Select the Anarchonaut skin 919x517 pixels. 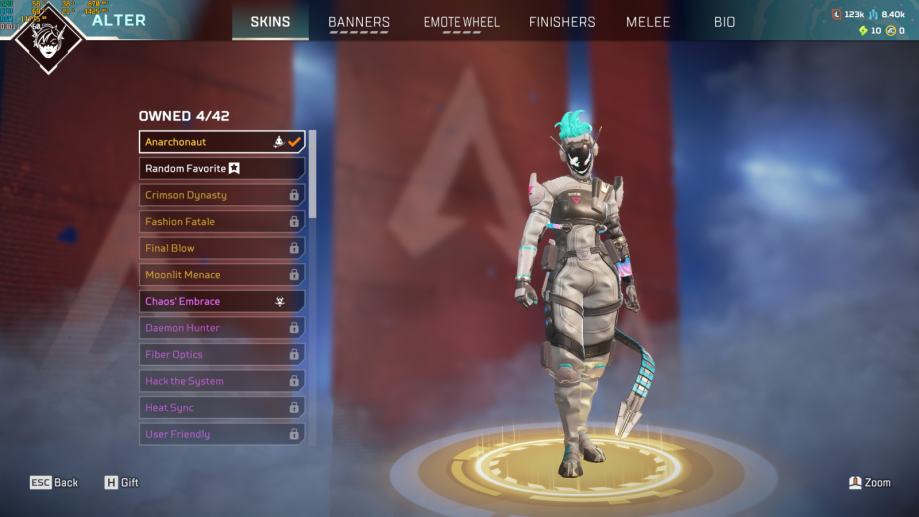[222, 142]
